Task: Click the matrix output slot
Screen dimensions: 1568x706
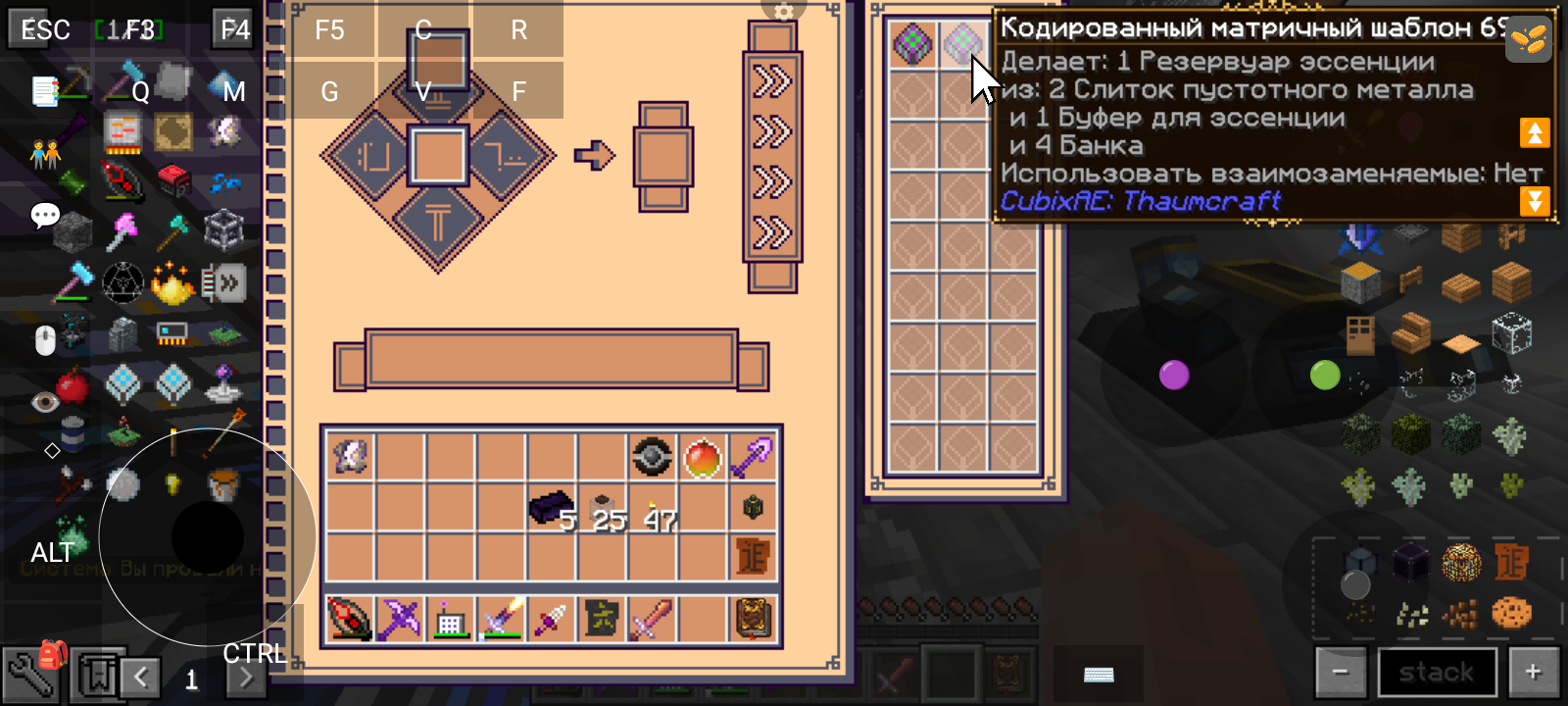Action: [664, 156]
